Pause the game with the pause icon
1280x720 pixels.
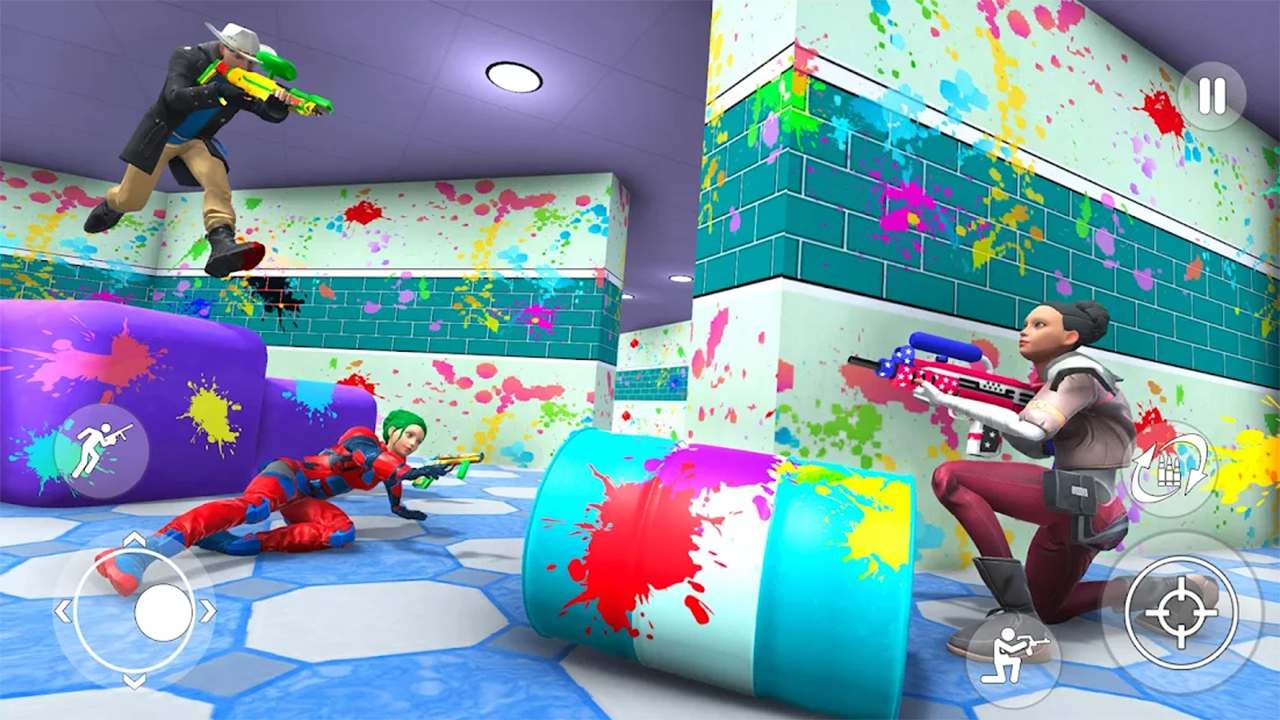pyautogui.click(x=1211, y=94)
